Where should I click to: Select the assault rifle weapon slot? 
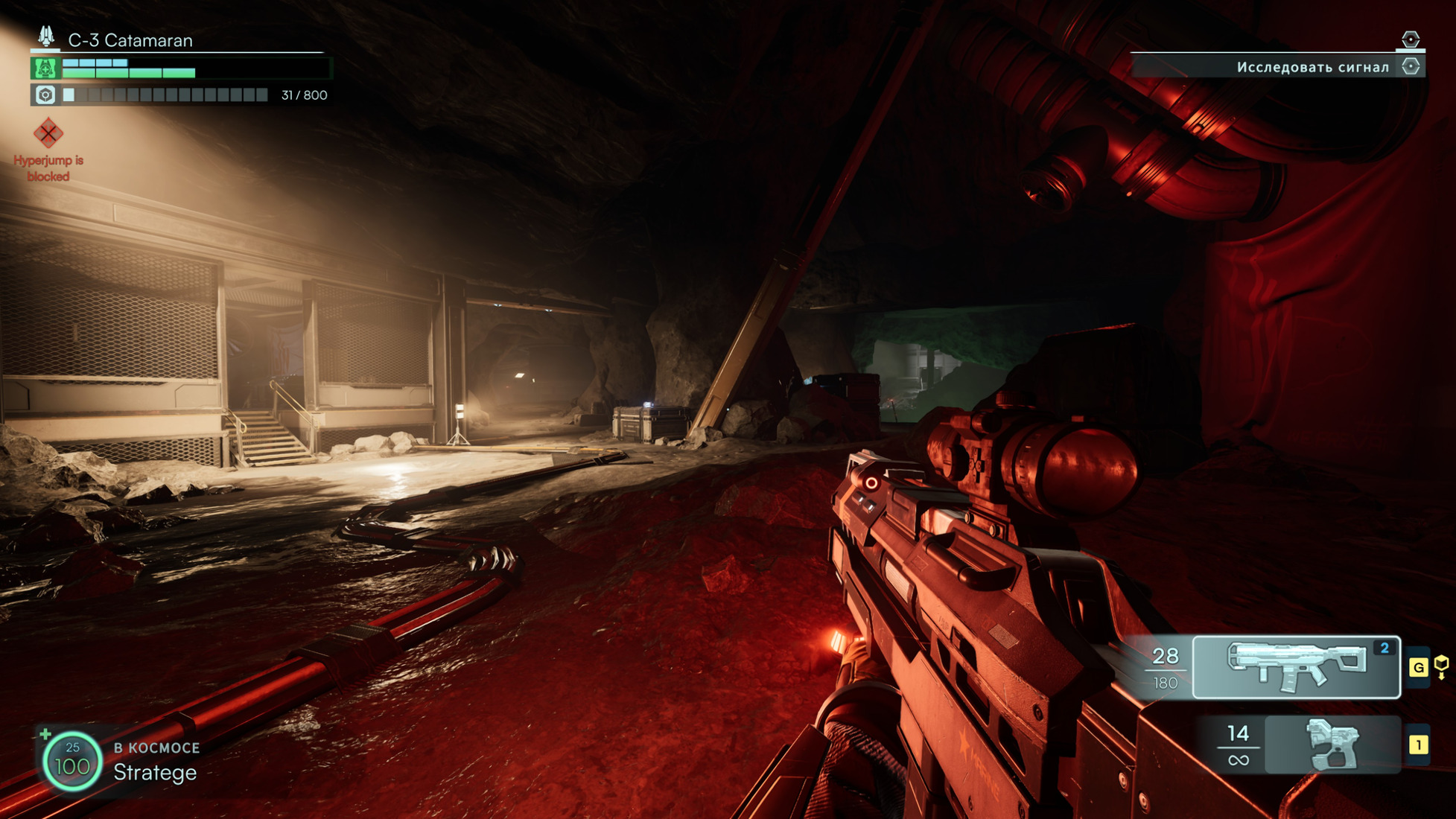click(1296, 667)
